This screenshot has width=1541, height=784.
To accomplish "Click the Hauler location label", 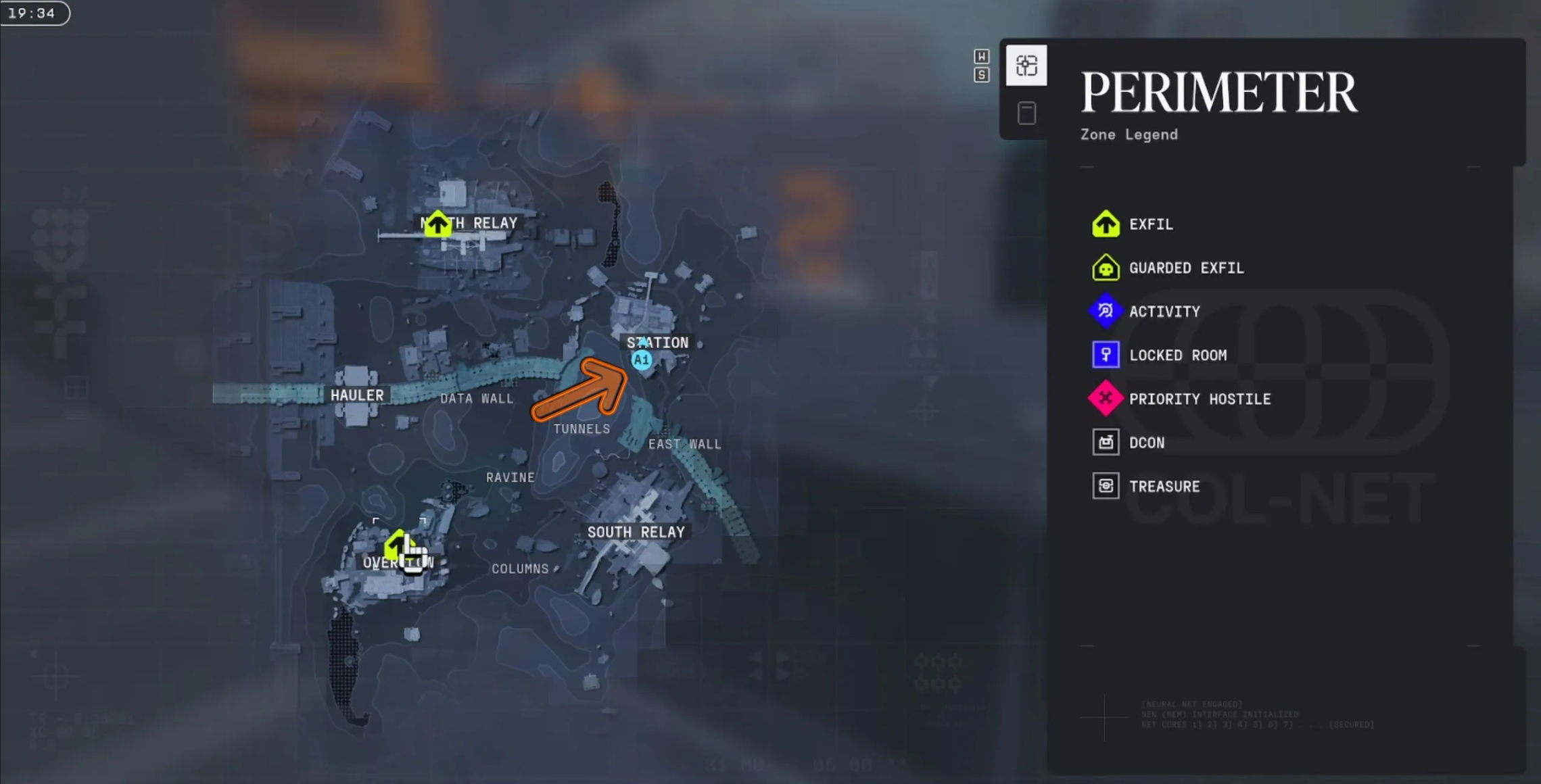I will (x=357, y=395).
